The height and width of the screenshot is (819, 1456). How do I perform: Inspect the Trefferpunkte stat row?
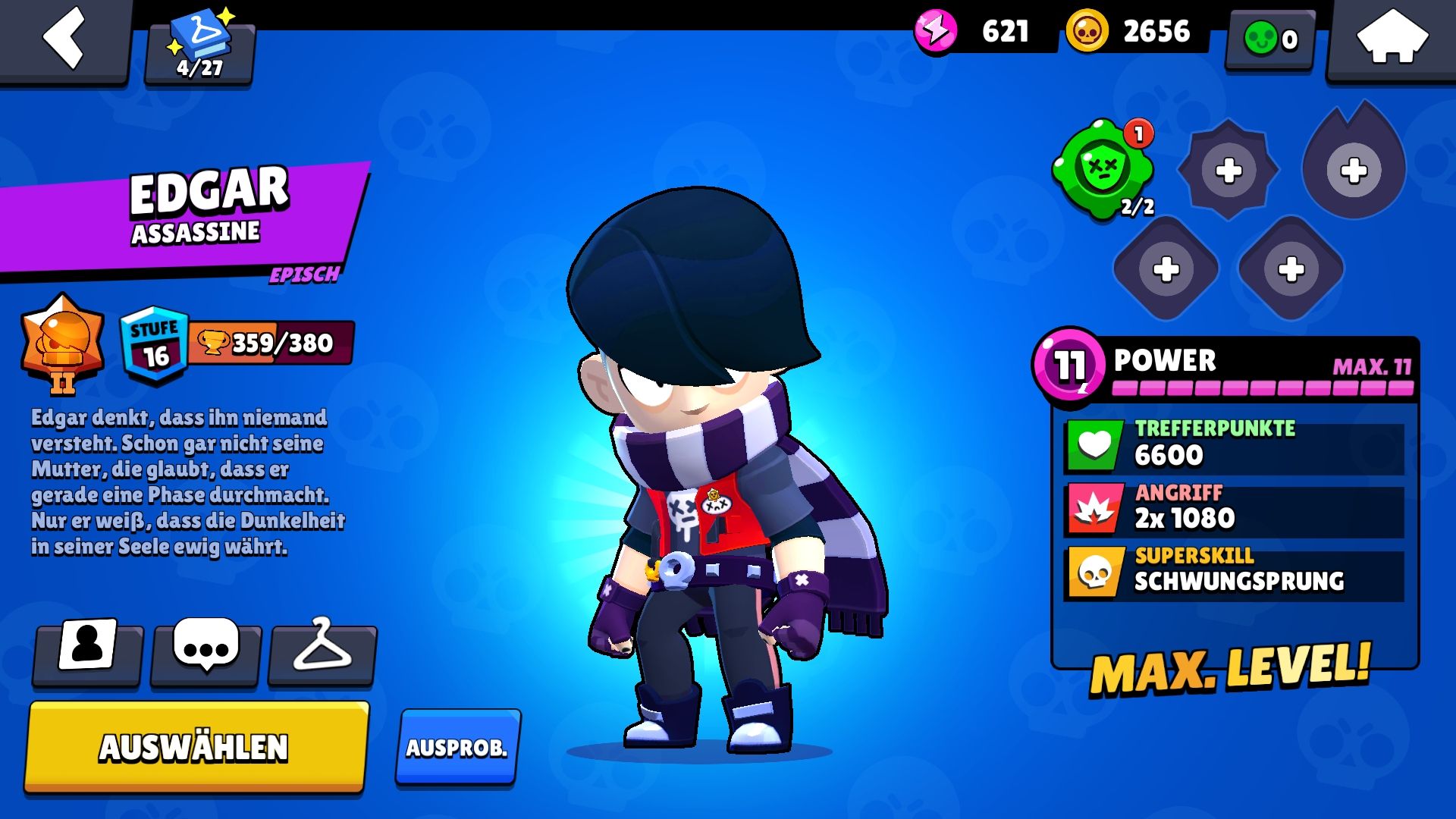1234,444
